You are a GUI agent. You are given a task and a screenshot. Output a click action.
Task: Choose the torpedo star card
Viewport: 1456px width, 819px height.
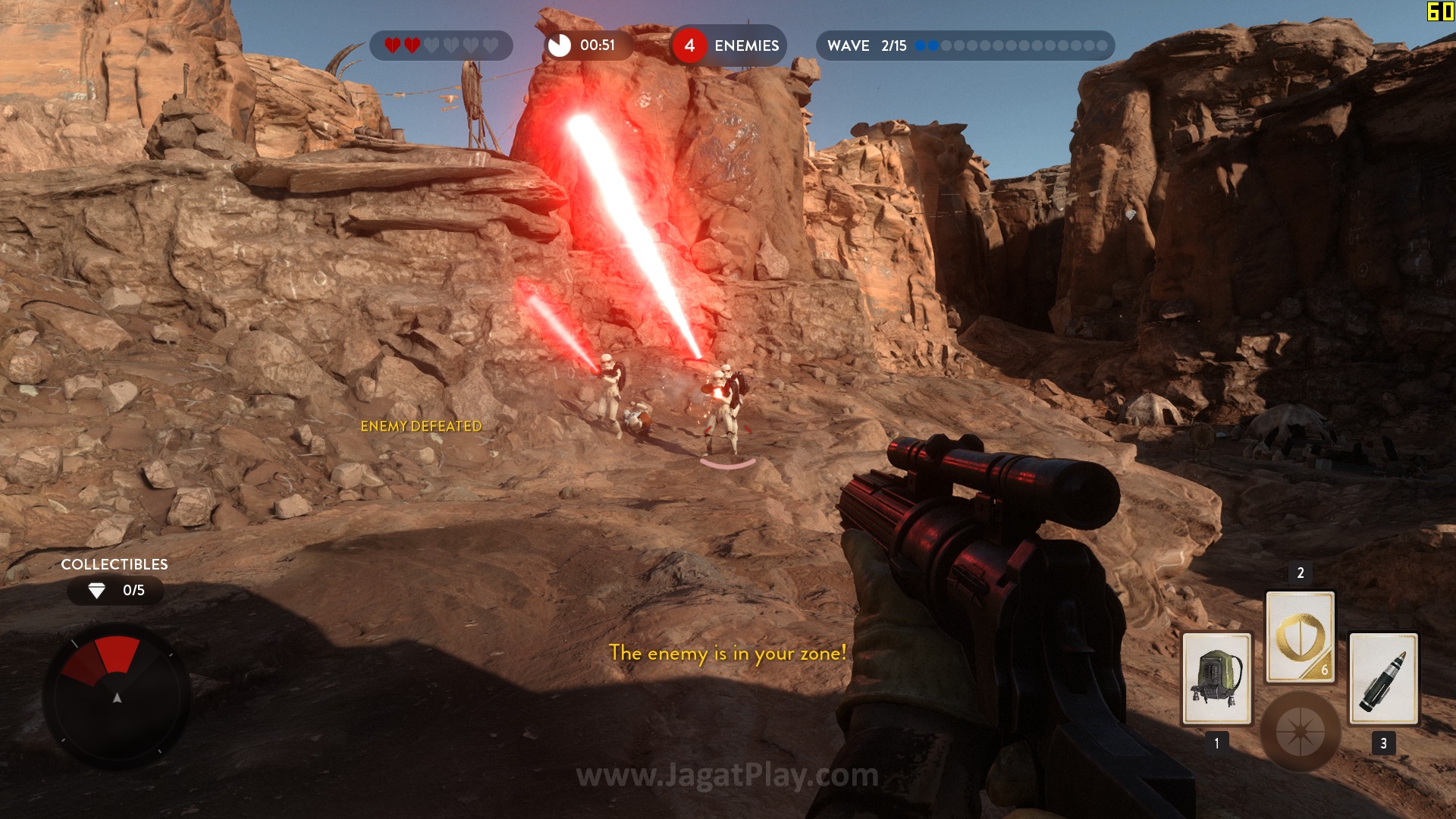(1383, 678)
